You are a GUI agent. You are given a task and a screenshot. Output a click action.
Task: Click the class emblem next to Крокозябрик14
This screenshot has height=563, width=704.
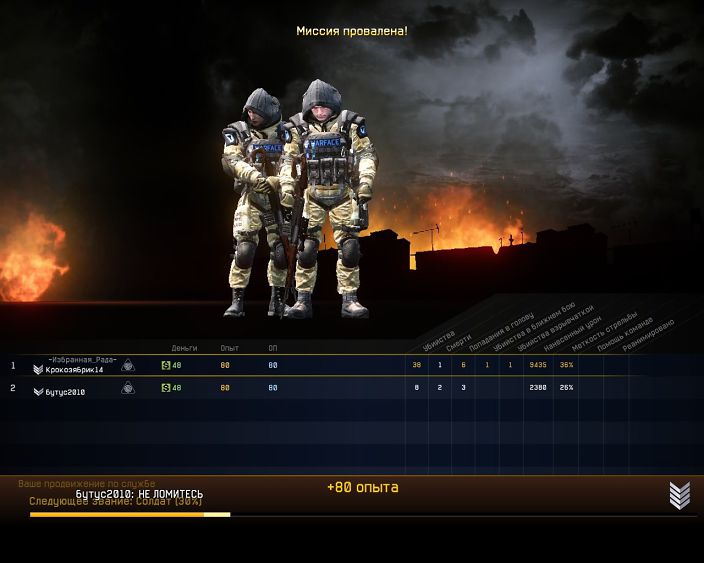(128, 366)
